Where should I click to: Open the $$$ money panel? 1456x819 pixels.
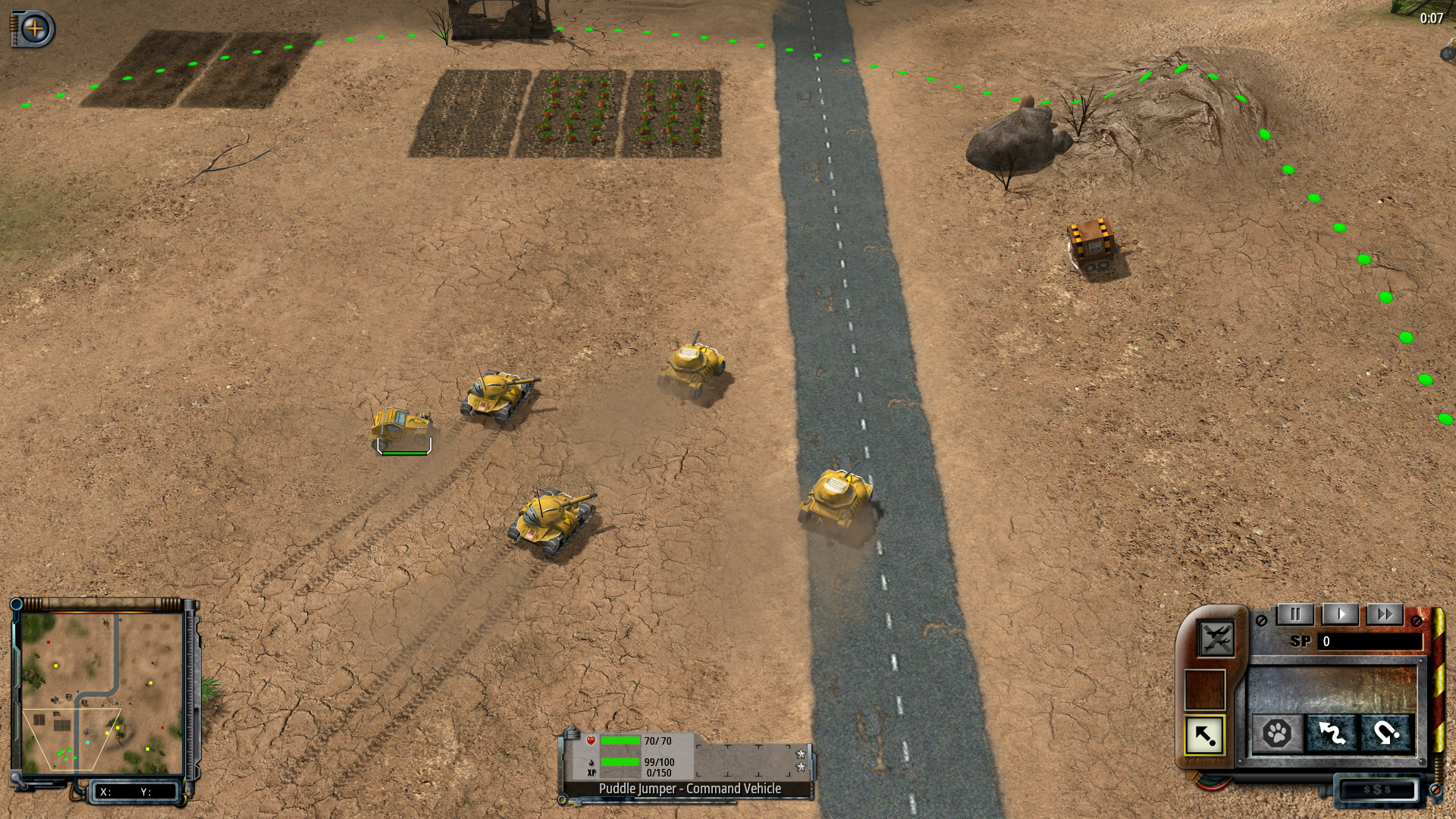click(1376, 789)
